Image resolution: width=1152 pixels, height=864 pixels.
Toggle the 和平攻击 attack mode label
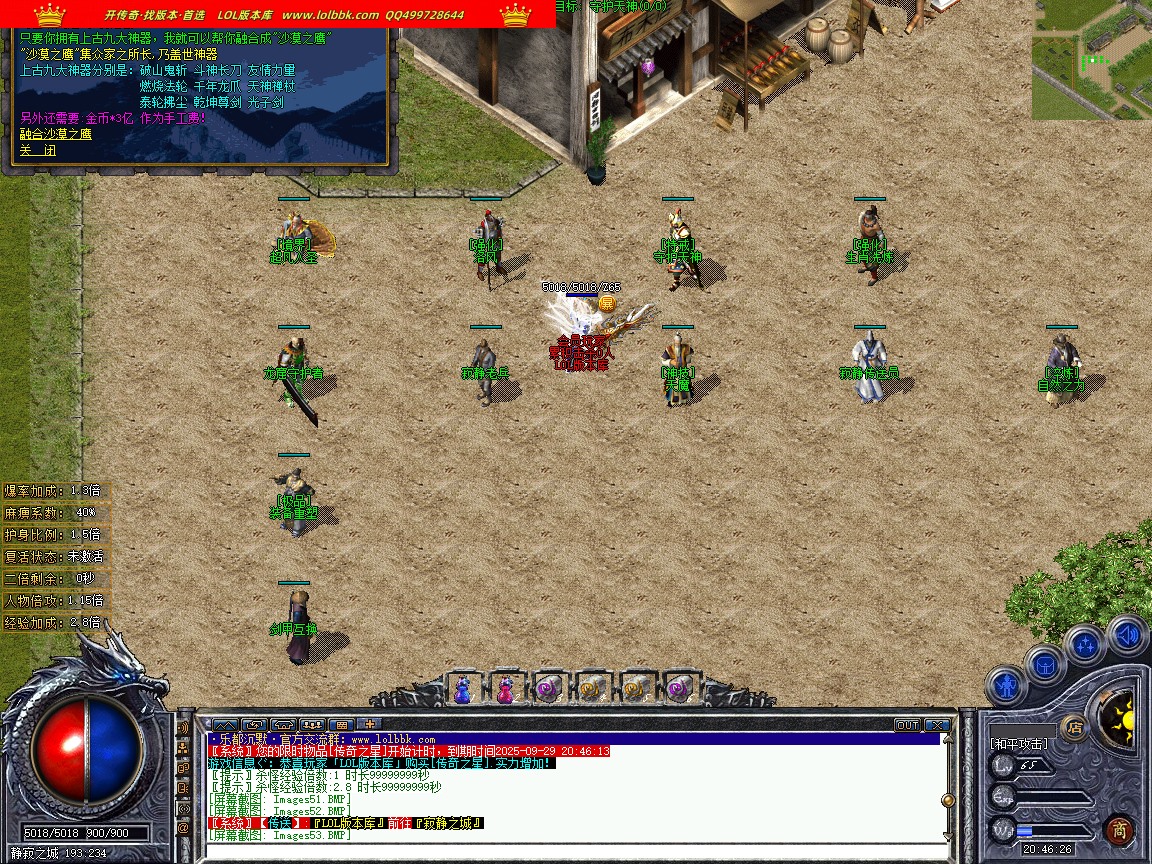point(1019,744)
